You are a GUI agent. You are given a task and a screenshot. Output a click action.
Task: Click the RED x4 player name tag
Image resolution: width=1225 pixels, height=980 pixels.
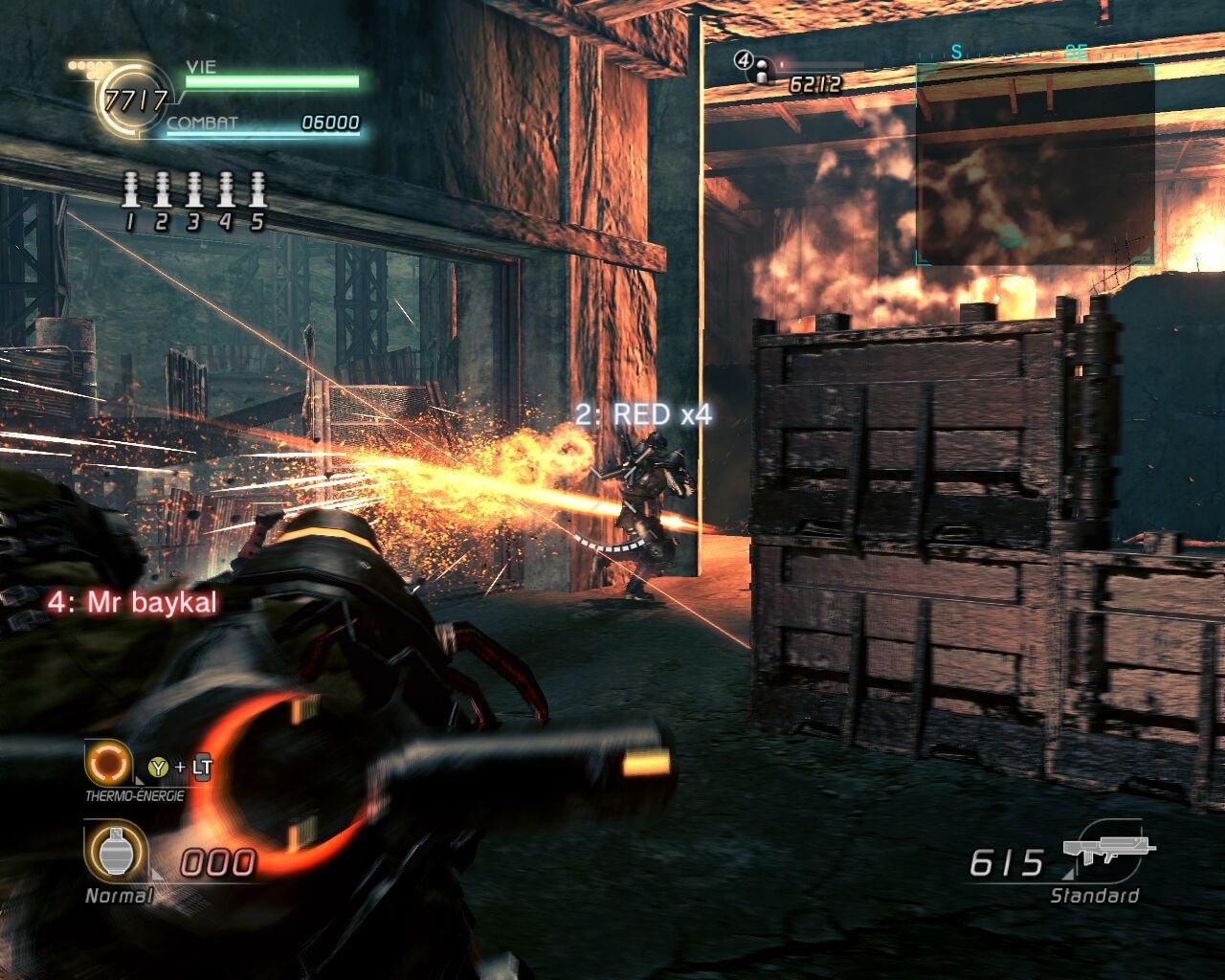(643, 414)
